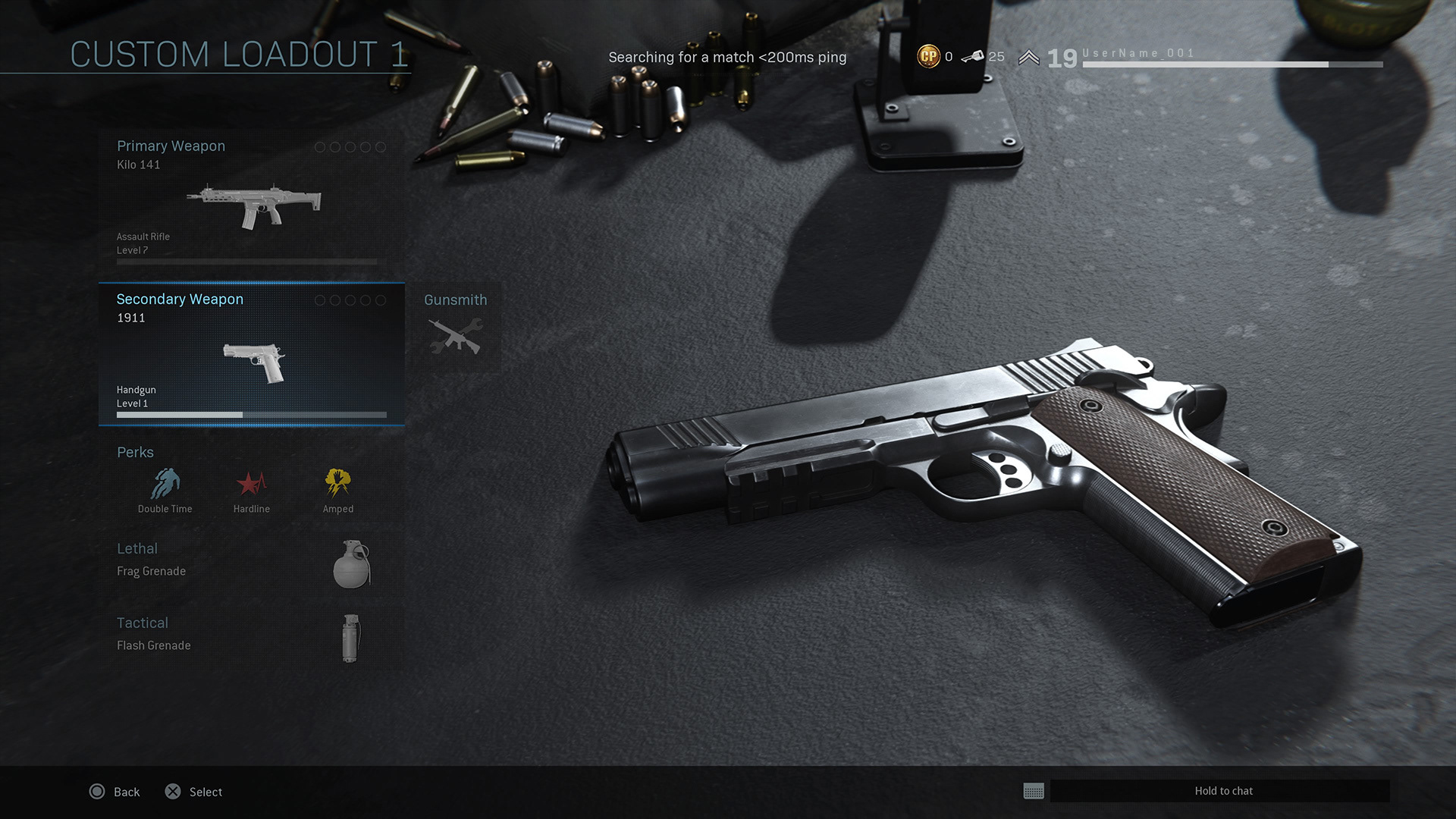Choose the Amped perk icon

pos(338,490)
